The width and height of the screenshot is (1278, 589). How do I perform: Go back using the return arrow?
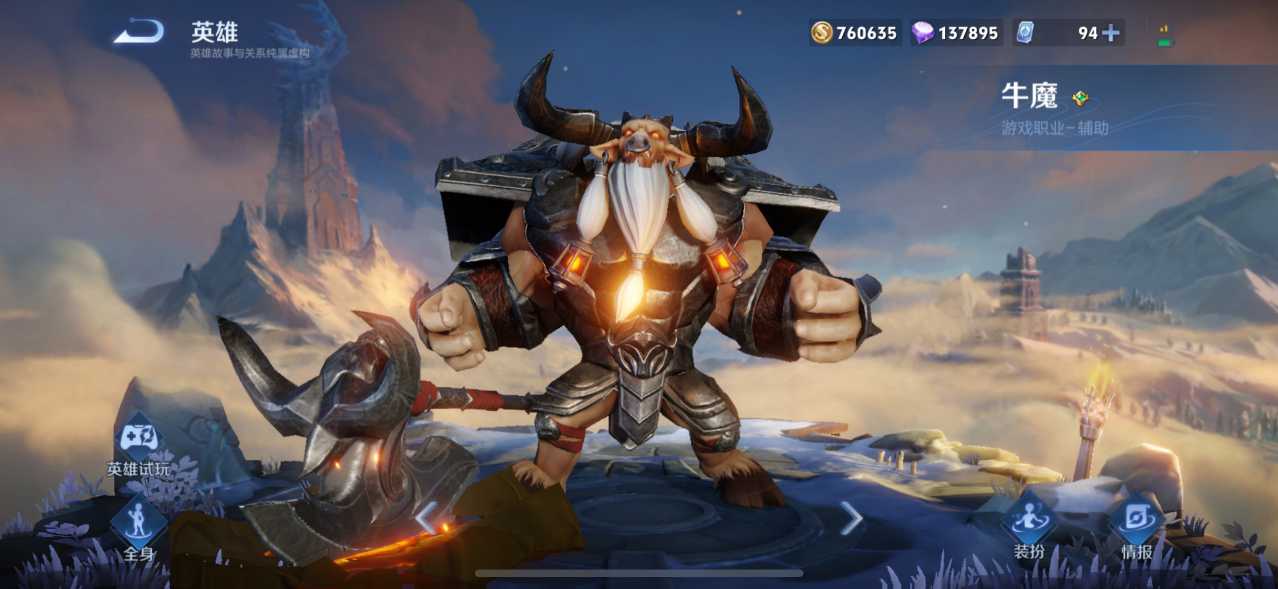click(138, 33)
